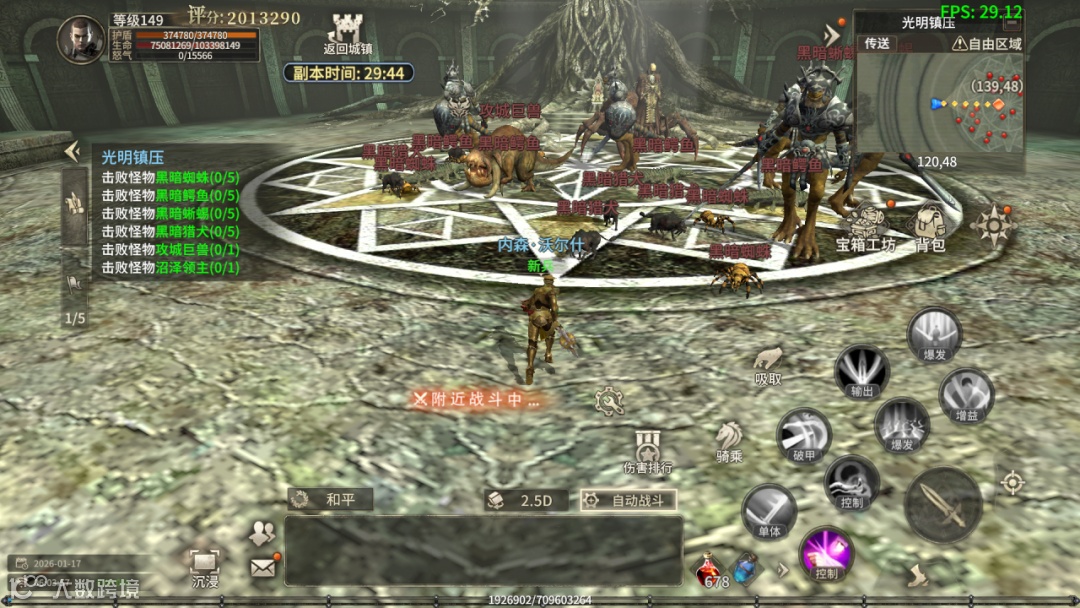Image resolution: width=1080 pixels, height=608 pixels.
Task: Toggle 自动战斗 auto battle
Action: point(628,500)
